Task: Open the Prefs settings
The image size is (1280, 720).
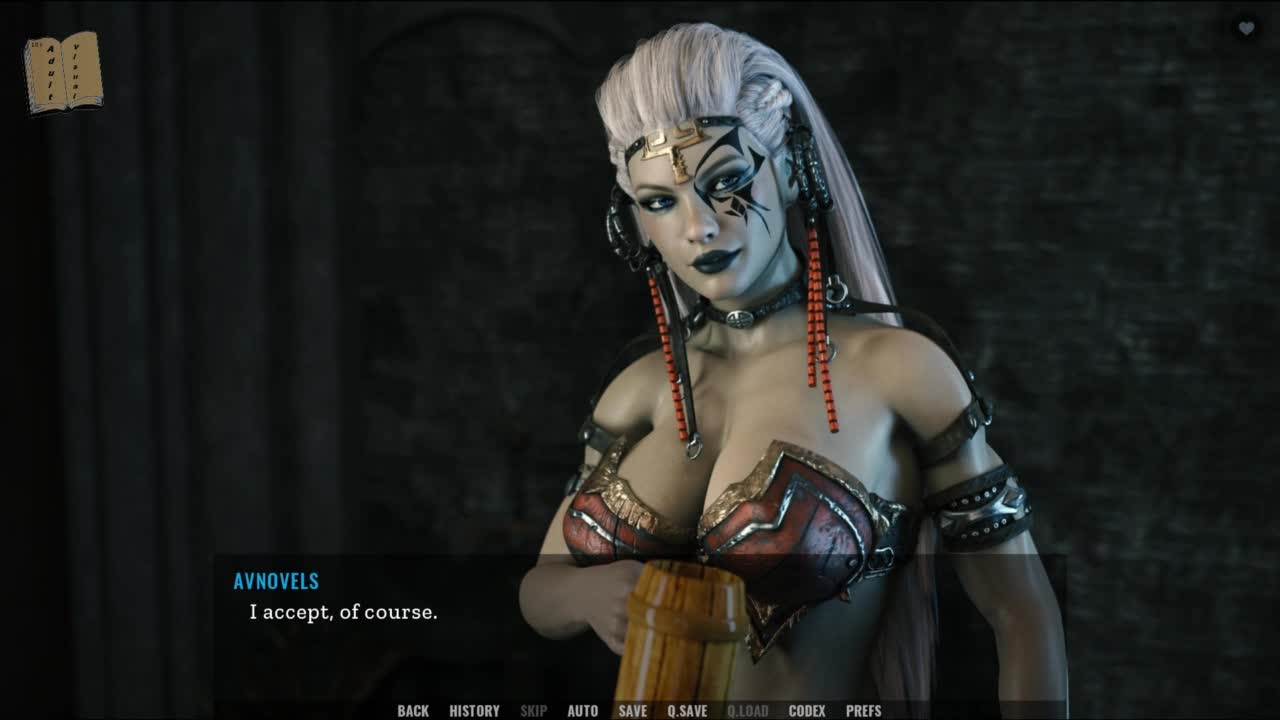Action: click(x=864, y=711)
